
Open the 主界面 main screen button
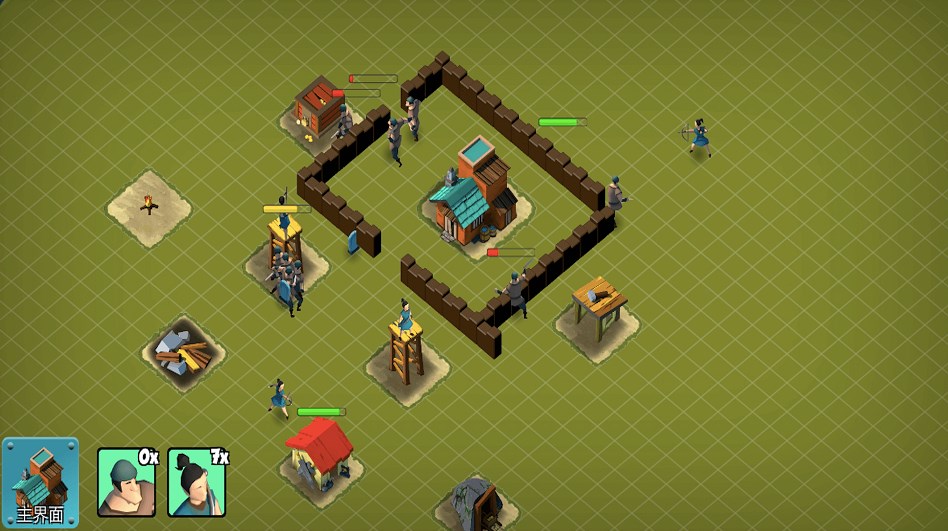click(40, 483)
